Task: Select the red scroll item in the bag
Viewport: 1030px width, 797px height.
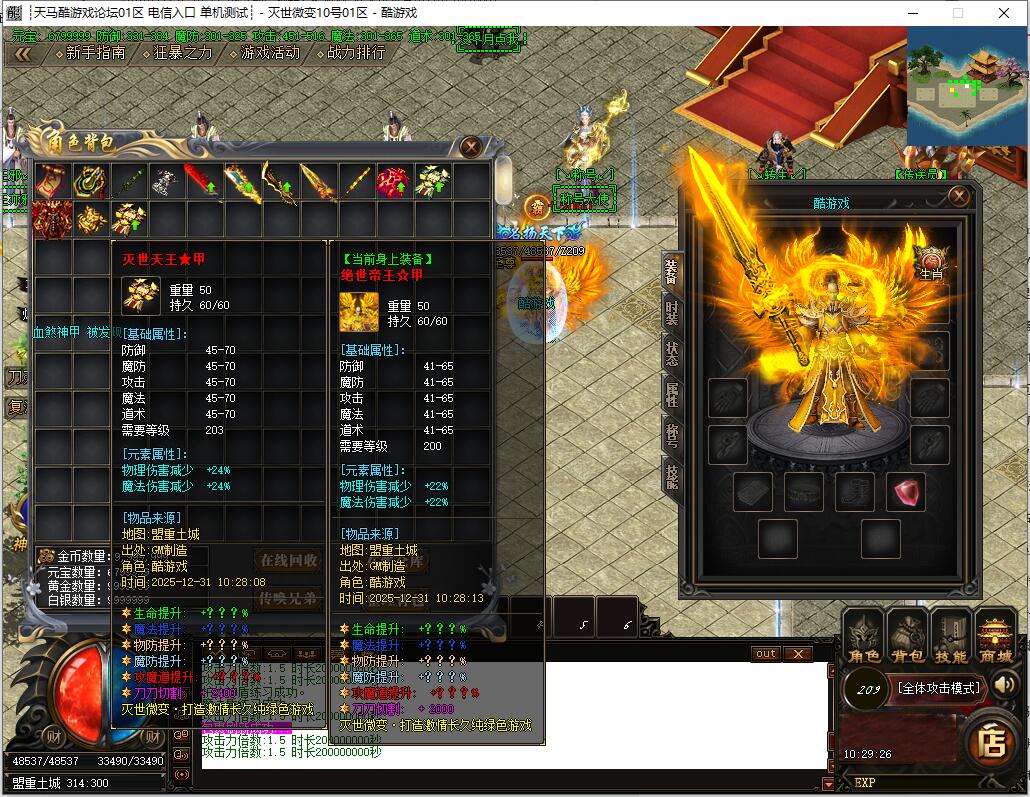Action: tap(51, 181)
